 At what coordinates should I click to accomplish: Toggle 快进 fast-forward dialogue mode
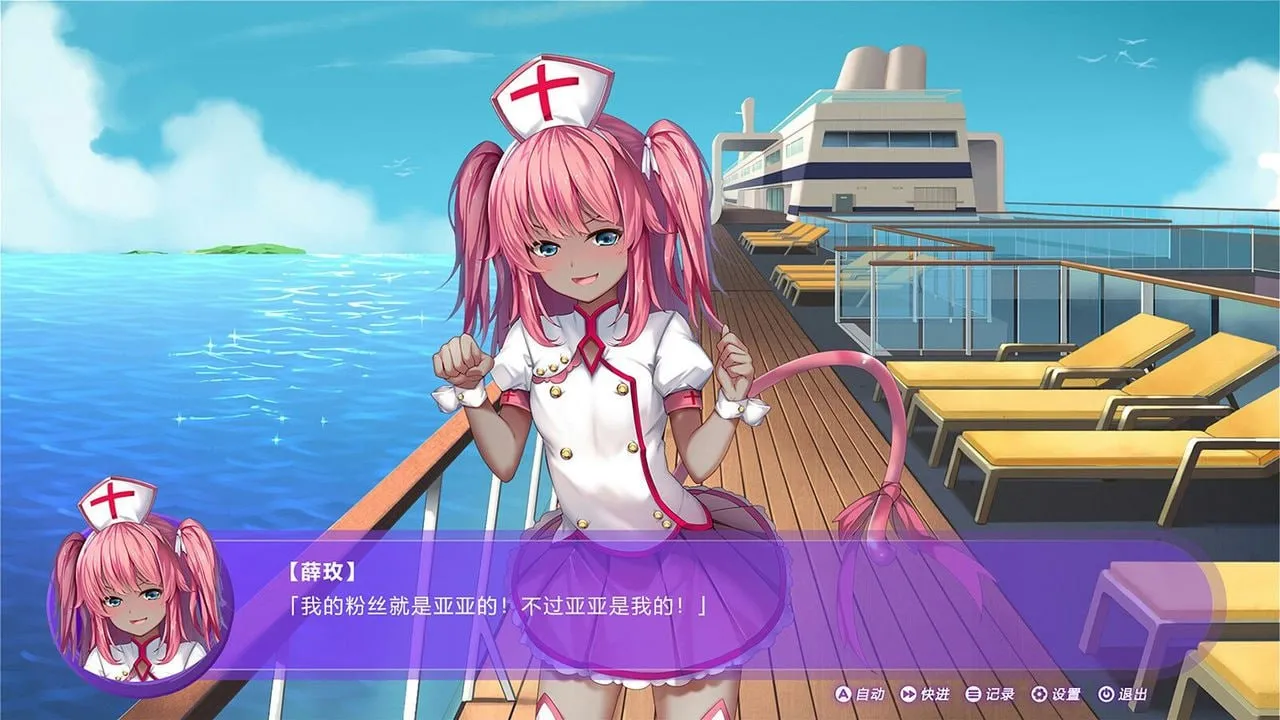click(x=937, y=694)
